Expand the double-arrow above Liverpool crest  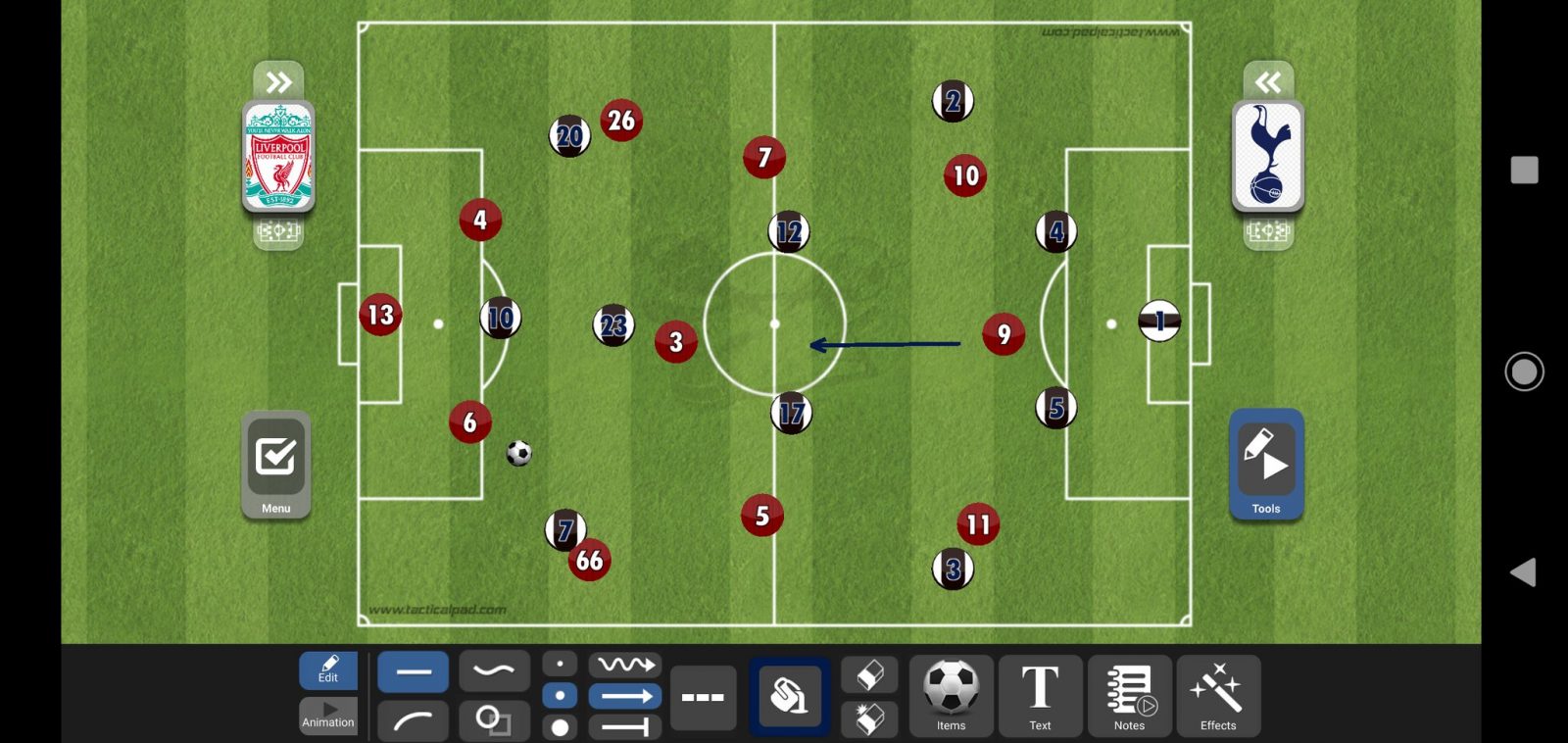pos(278,81)
